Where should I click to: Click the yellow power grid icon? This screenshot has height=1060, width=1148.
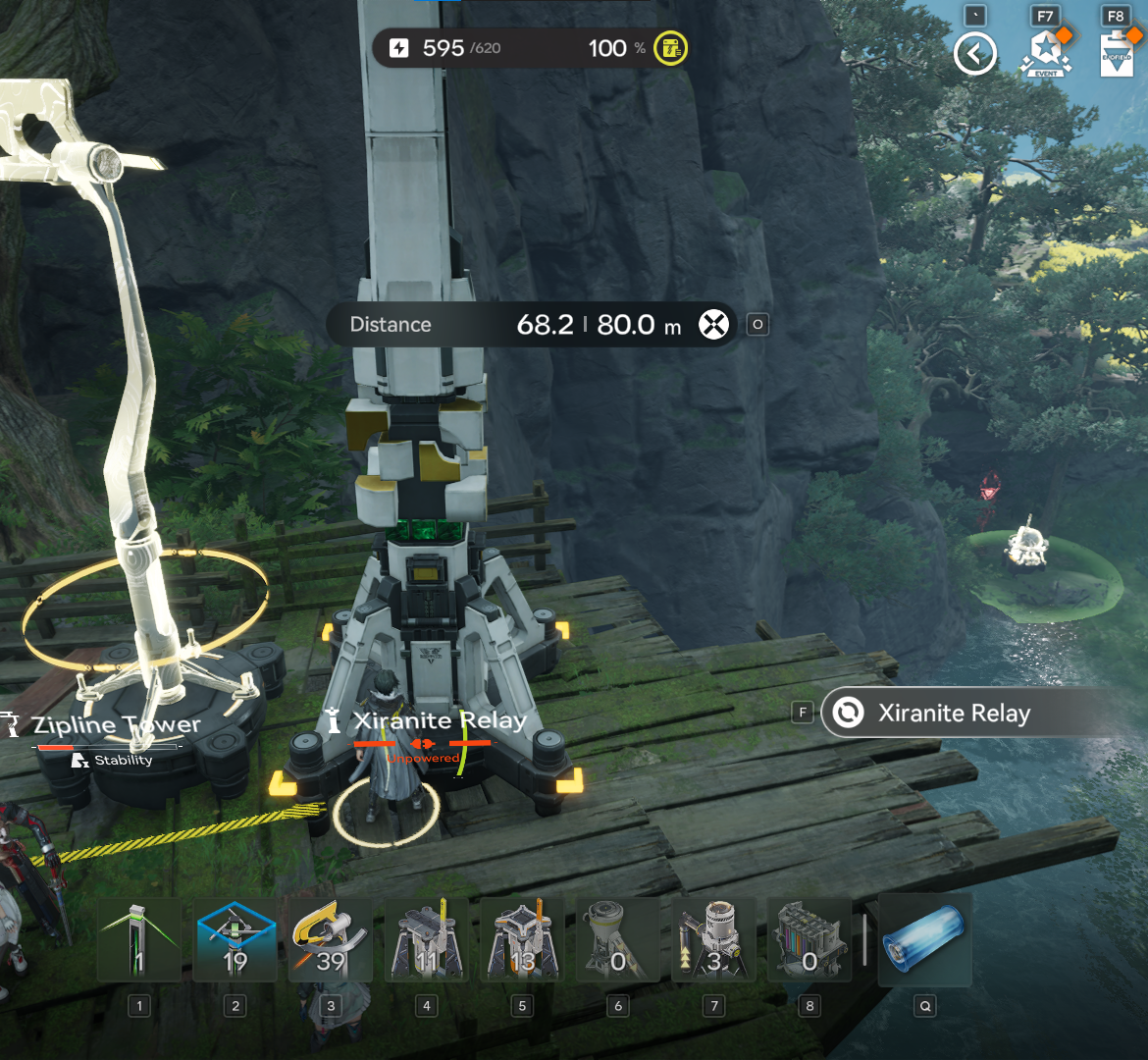[x=671, y=48]
